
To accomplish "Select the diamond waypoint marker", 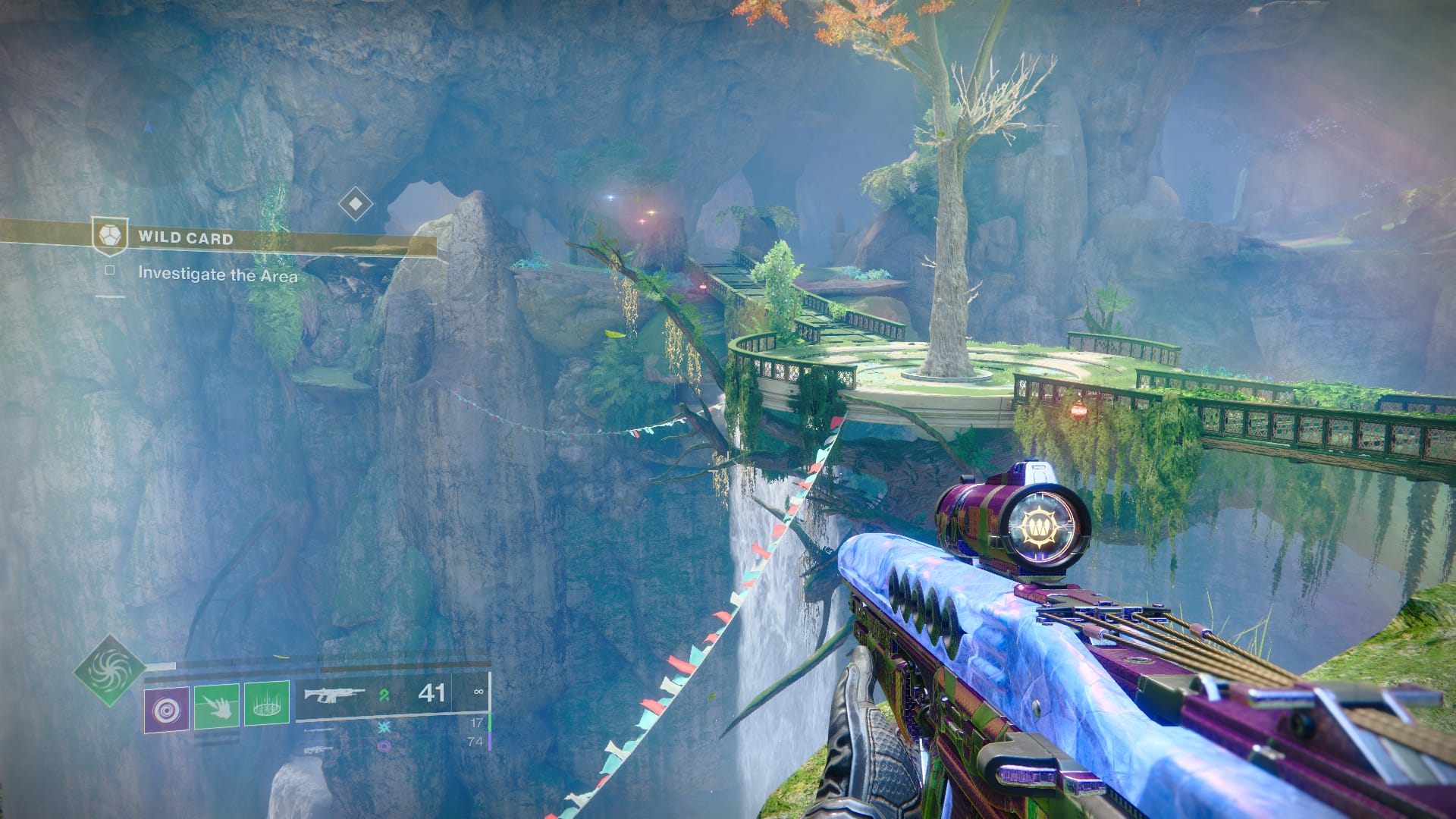I will click(x=355, y=203).
